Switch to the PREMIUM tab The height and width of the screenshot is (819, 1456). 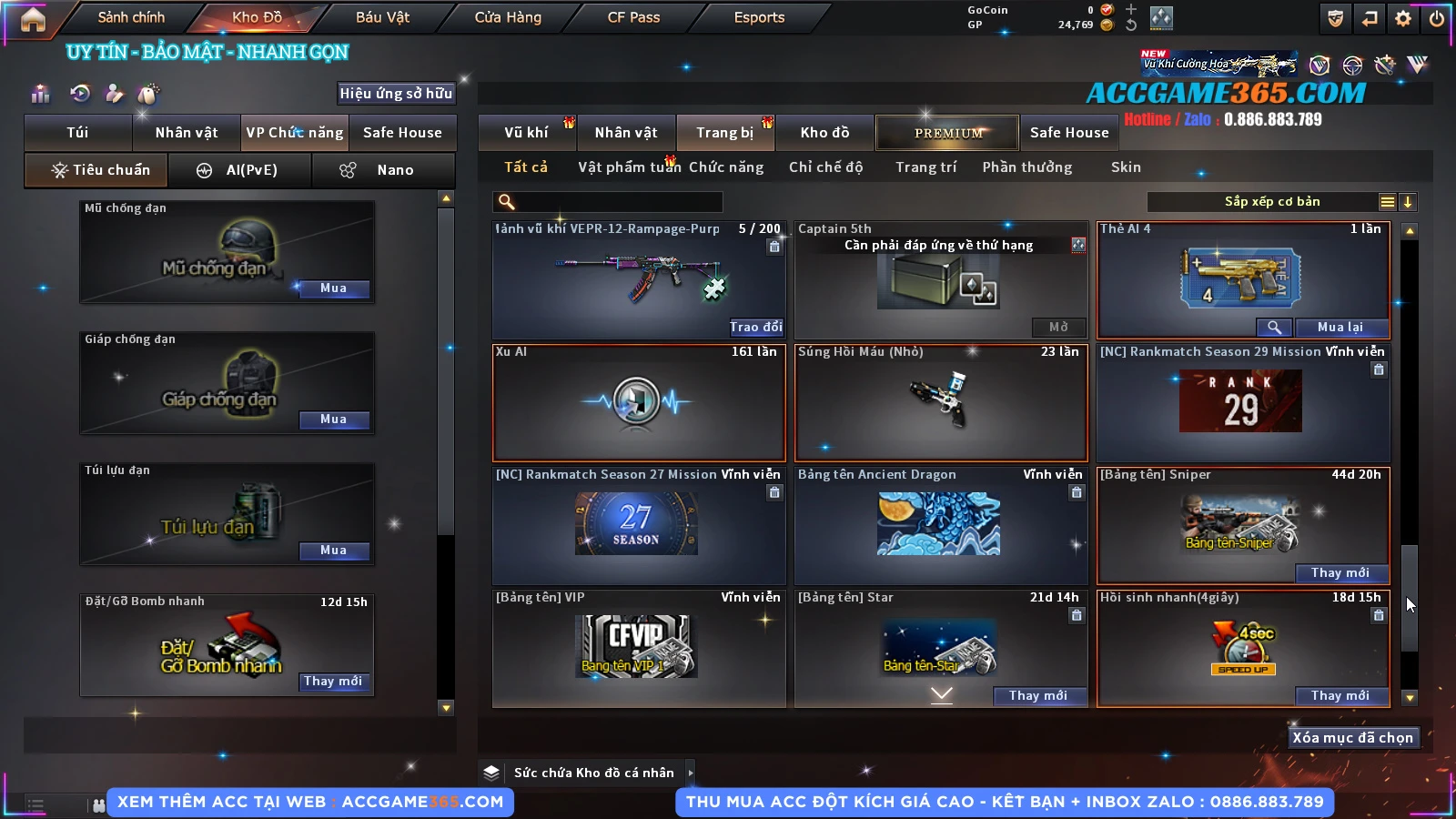point(947,133)
